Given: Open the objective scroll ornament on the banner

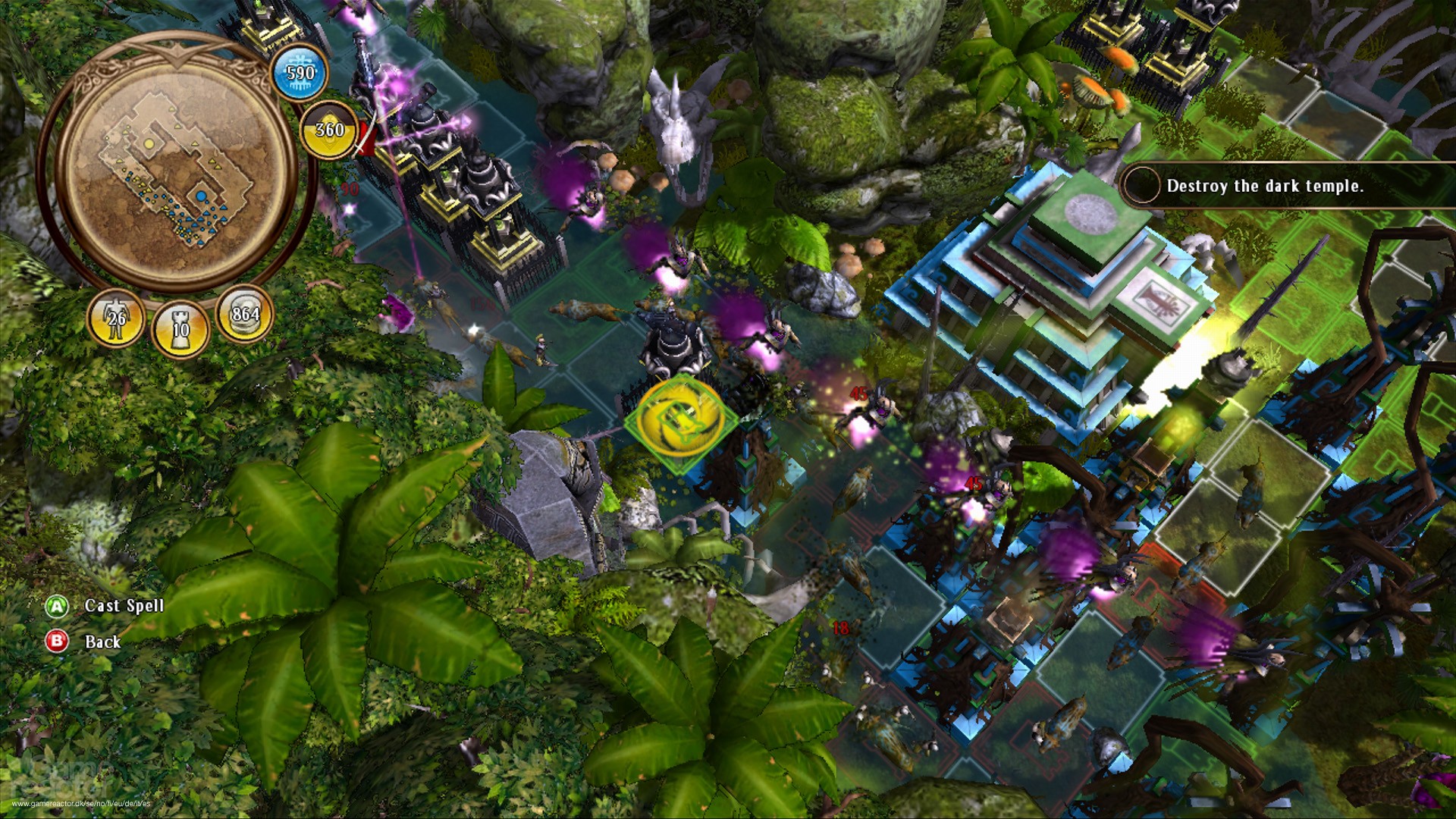Looking at the screenshot, I should pos(1139,184).
